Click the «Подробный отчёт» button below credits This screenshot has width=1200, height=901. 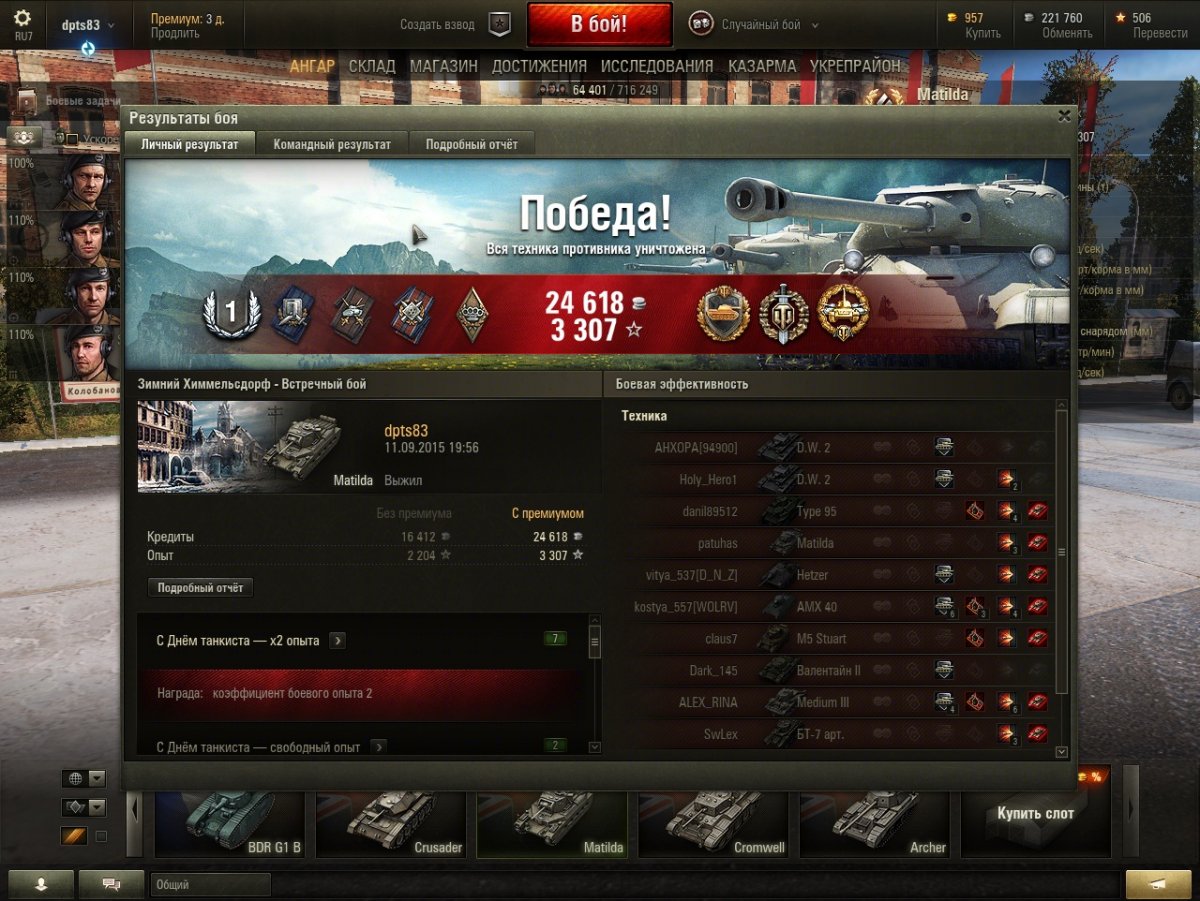200,588
